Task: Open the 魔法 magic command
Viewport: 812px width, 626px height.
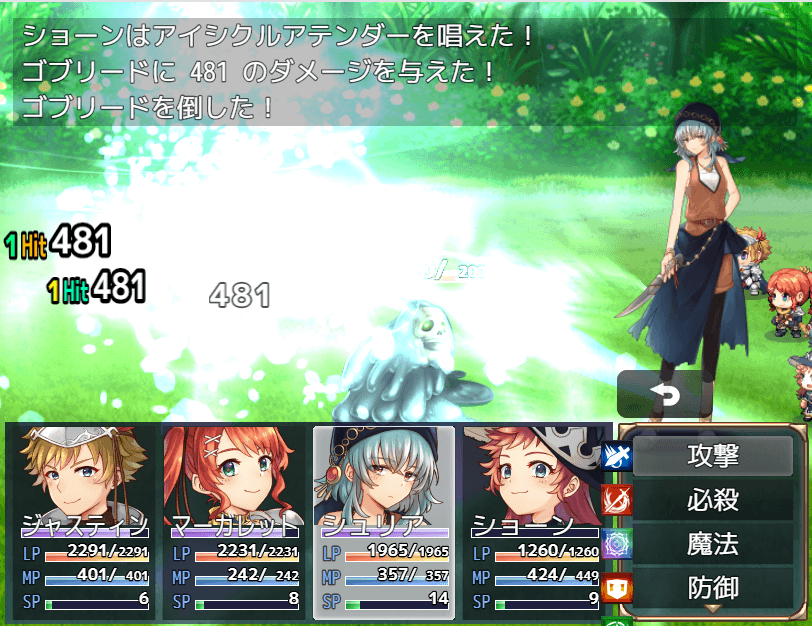Action: pos(713,544)
